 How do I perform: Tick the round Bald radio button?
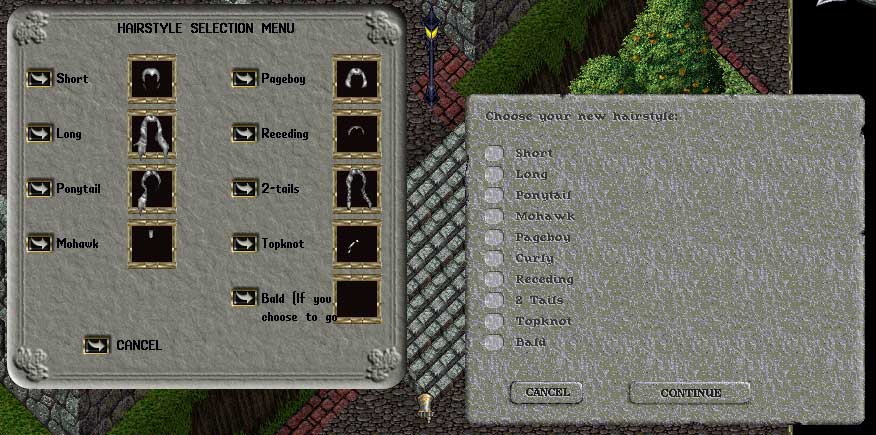pos(494,343)
